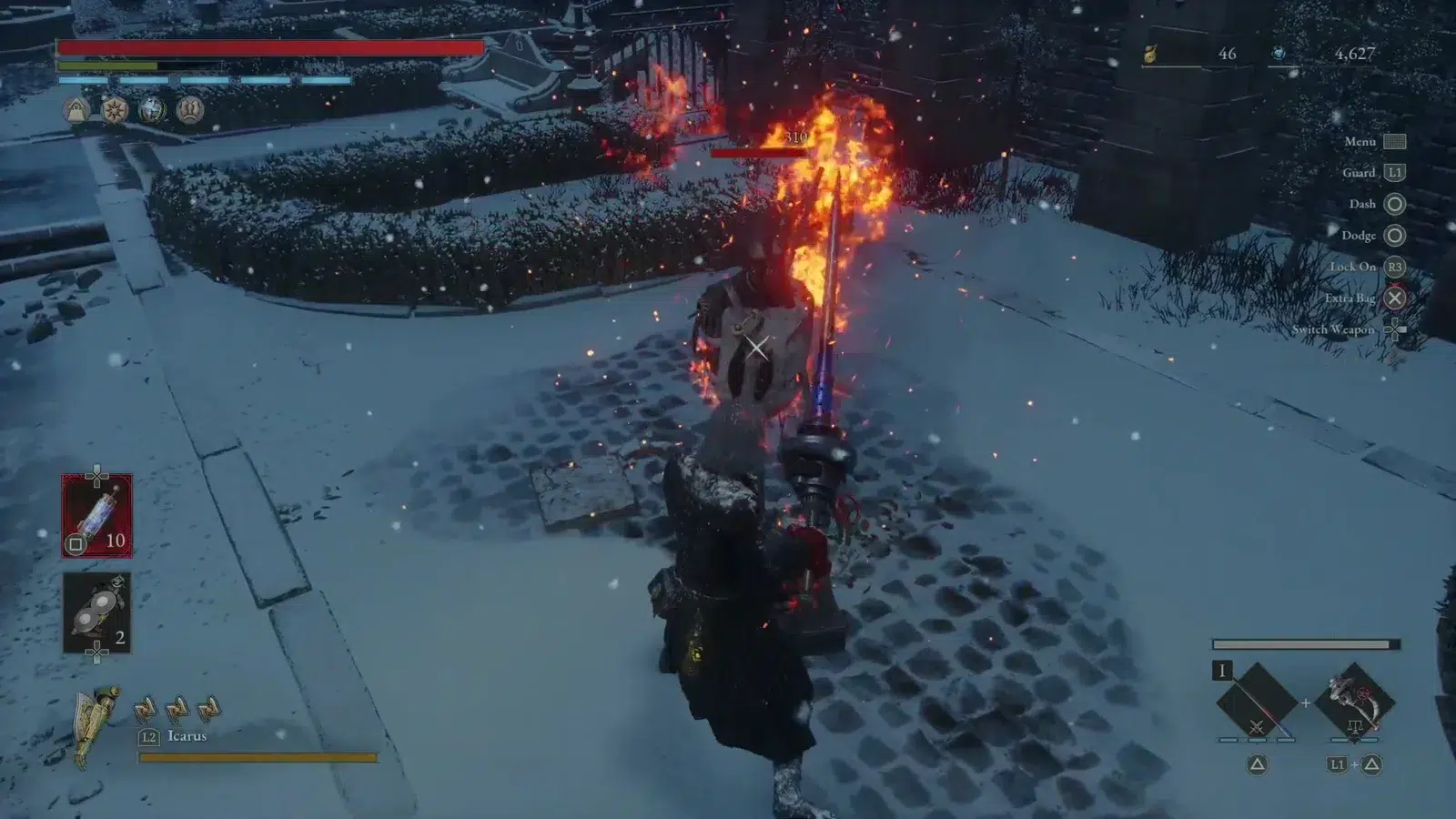The height and width of the screenshot is (819, 1456).
Task: Select the blade Fable Art diamond icon
Action: click(x=1257, y=703)
